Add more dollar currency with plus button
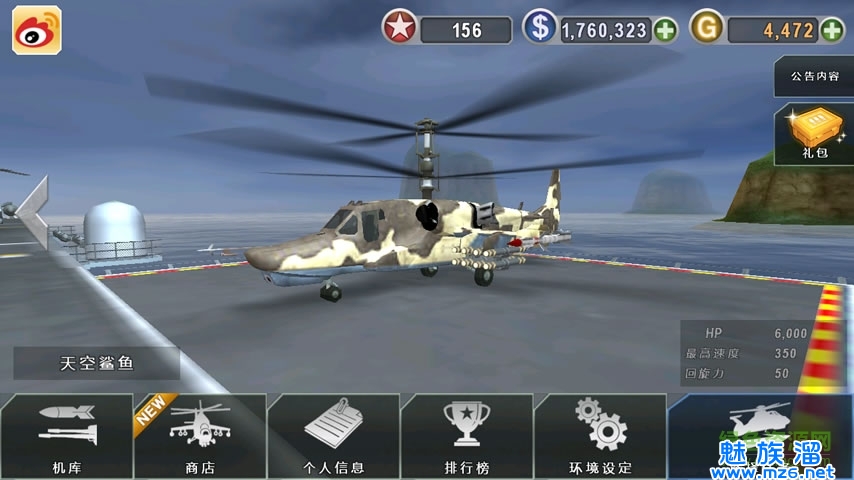854x480 pixels. [x=665, y=30]
